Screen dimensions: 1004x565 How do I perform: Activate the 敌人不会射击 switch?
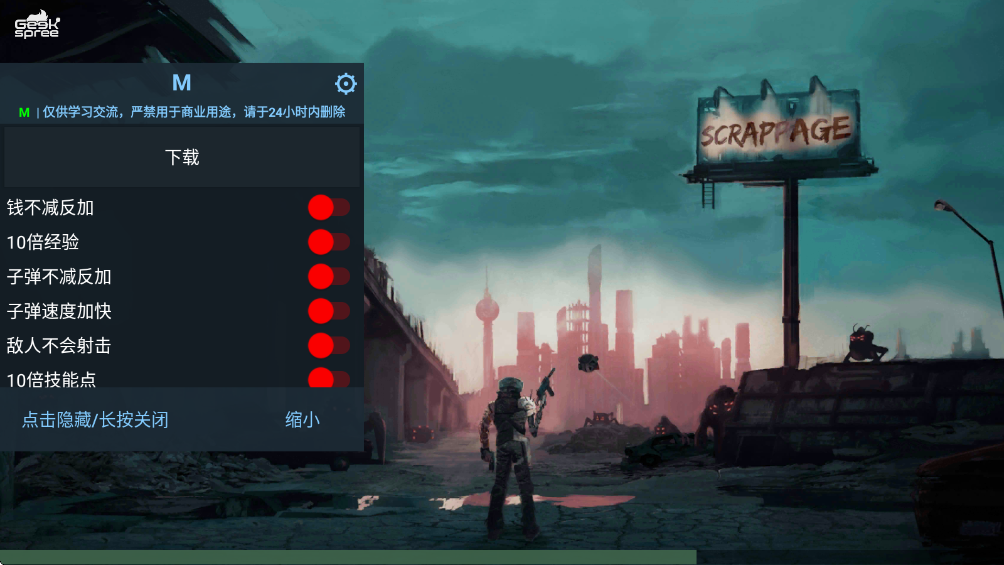pyautogui.click(x=328, y=345)
